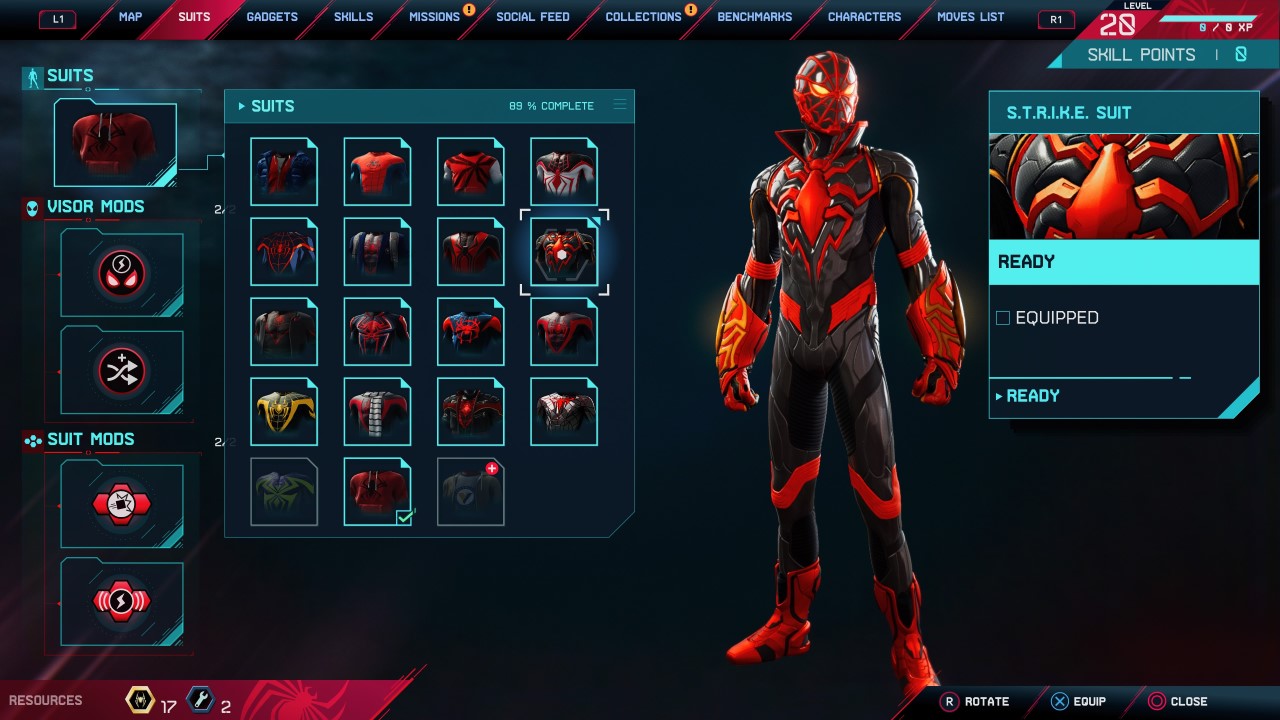This screenshot has width=1280, height=720.
Task: Click the hamburger menu on the Suits panel
Action: click(620, 106)
